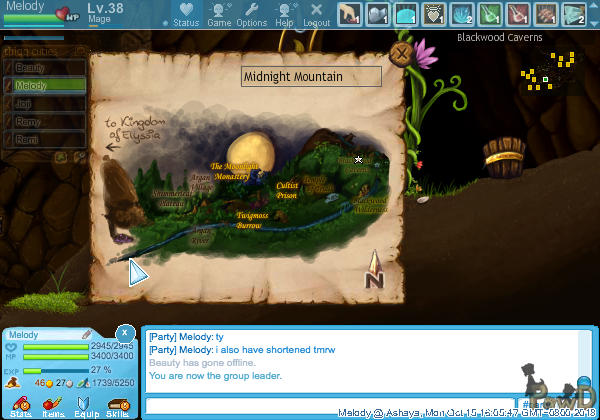Open the Help menu
The image size is (600, 420).
[285, 14]
